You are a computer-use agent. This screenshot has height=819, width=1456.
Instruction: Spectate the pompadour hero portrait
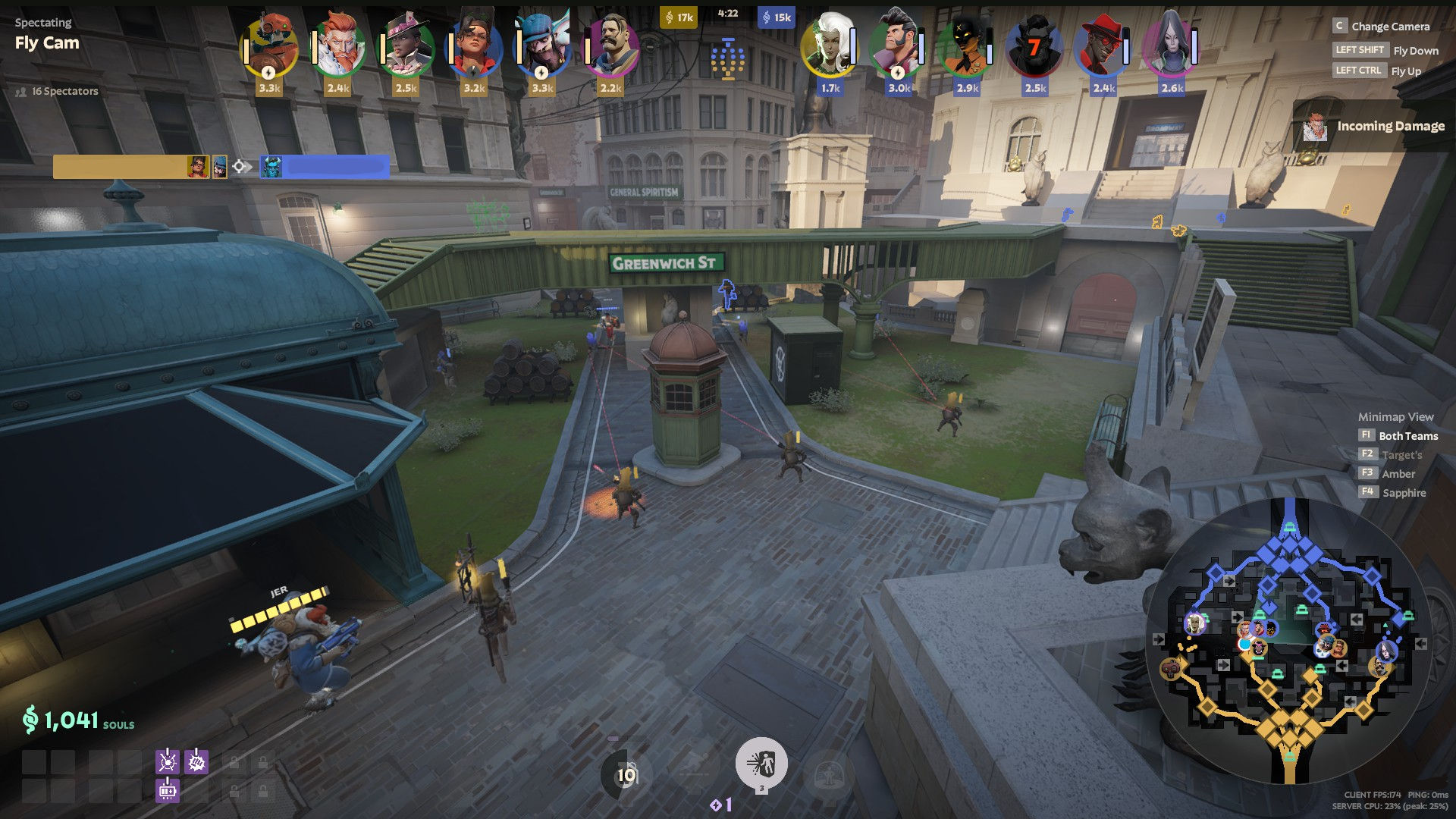point(898,48)
